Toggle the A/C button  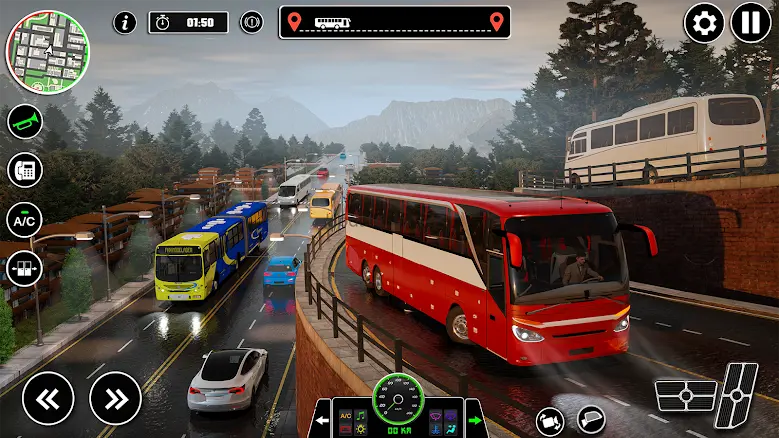24,219
